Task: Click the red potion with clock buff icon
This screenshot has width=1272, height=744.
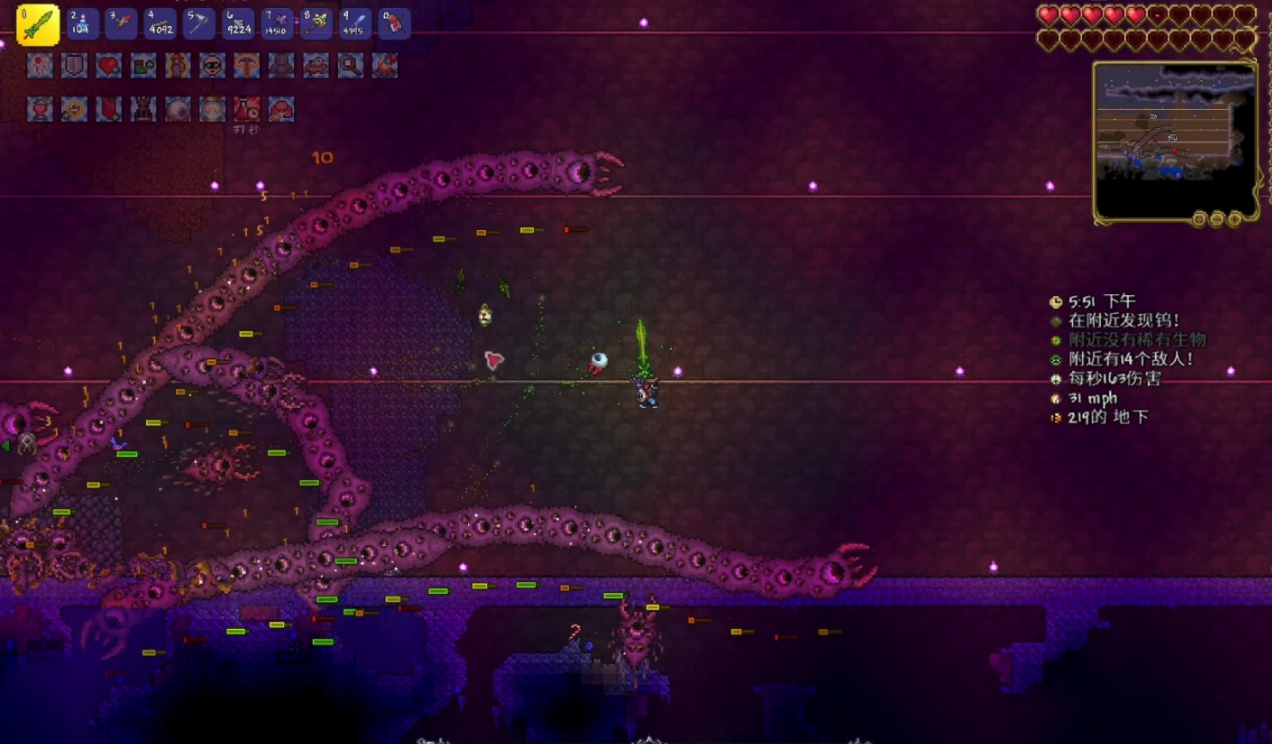Action: [246, 109]
